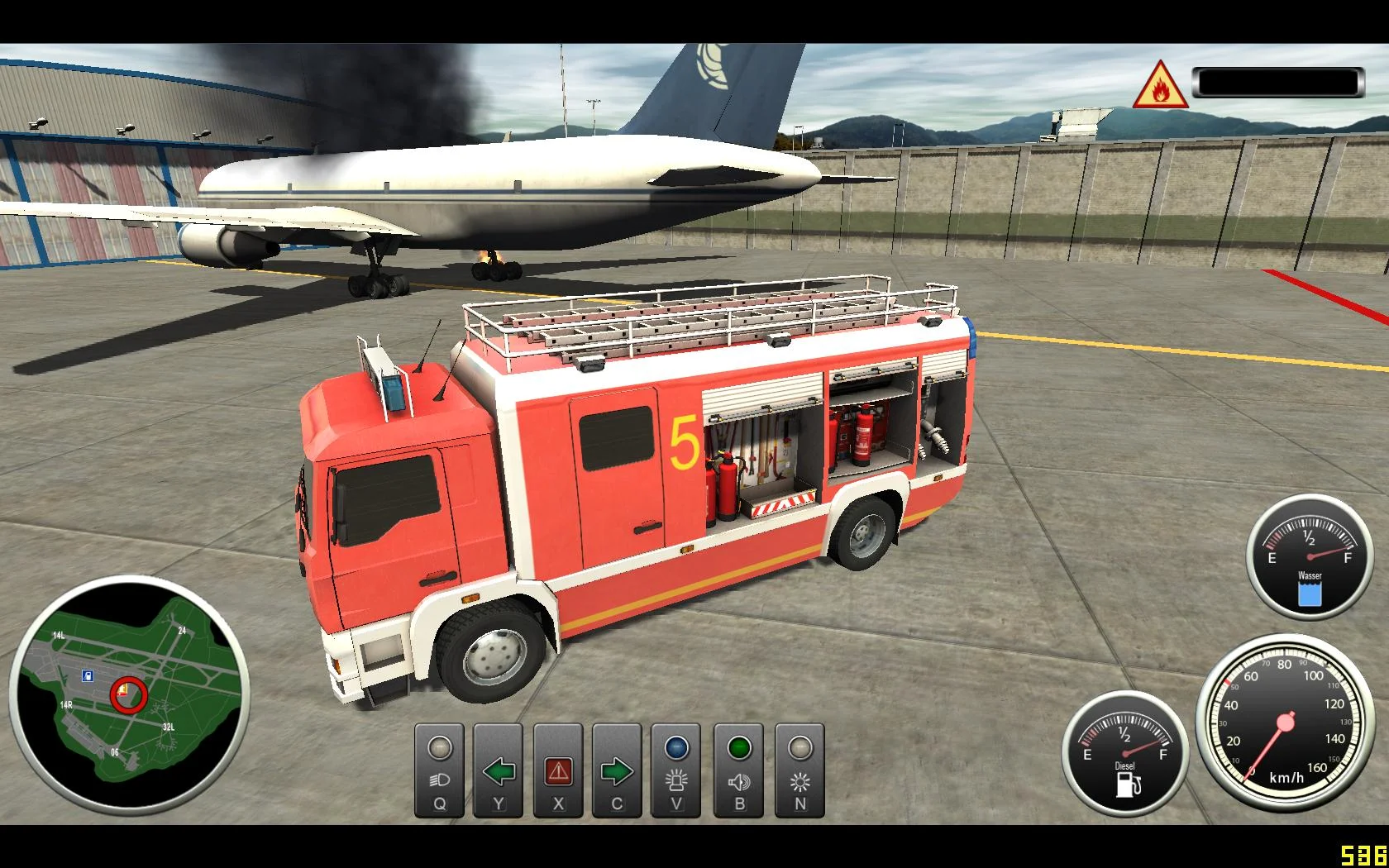Activate the right turn signal arrow
Image resolution: width=1389 pixels, height=868 pixels.
[x=617, y=770]
